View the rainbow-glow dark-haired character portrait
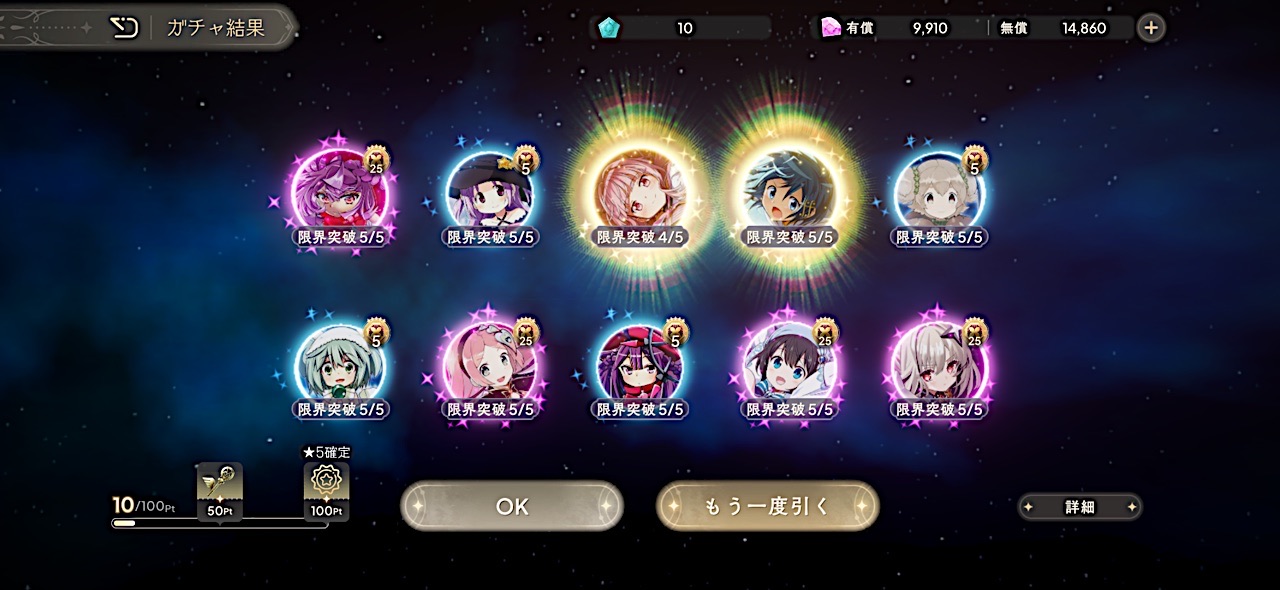Viewport: 1280px width, 590px height. pyautogui.click(x=789, y=190)
